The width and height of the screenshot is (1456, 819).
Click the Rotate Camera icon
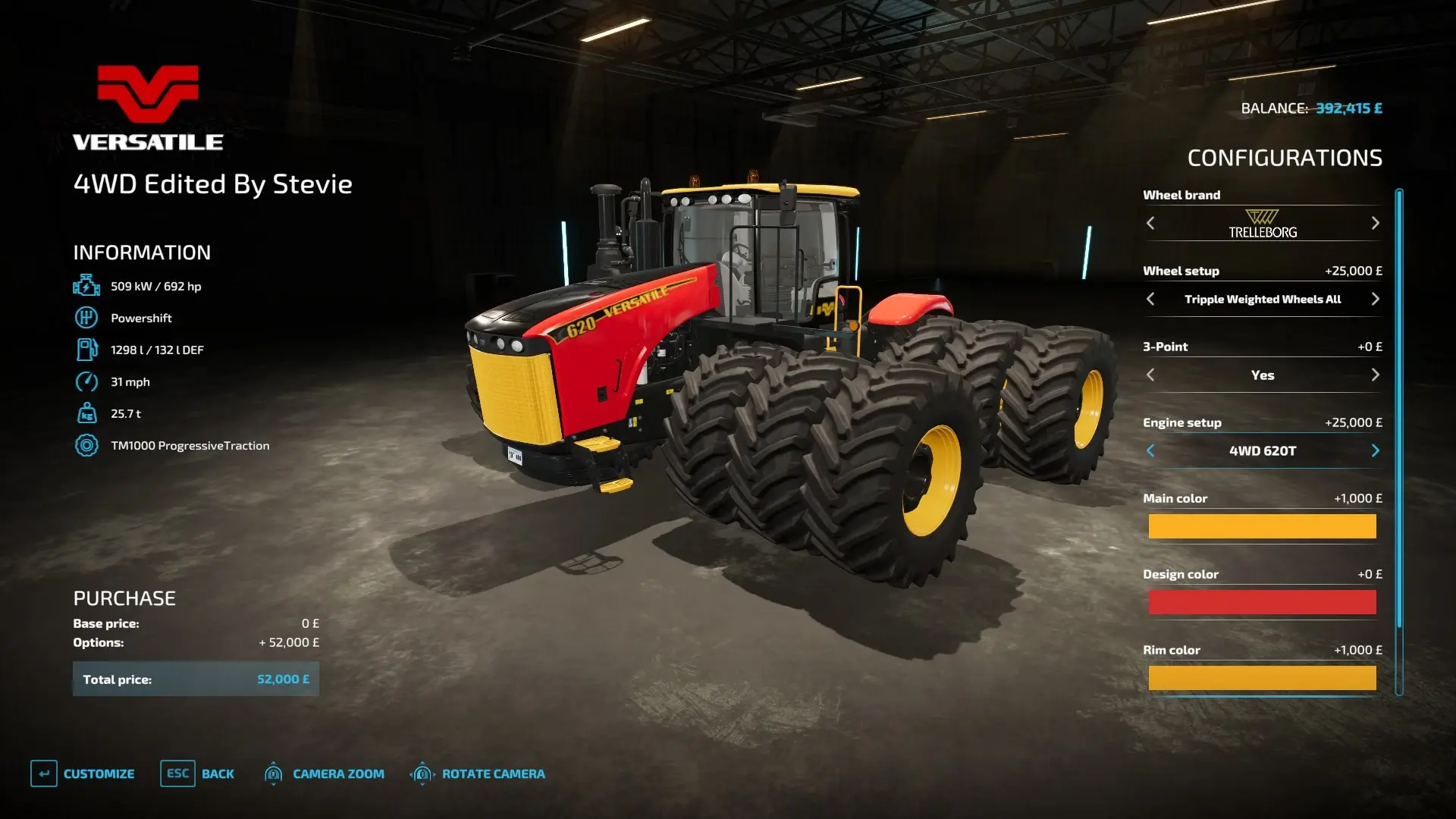point(422,773)
